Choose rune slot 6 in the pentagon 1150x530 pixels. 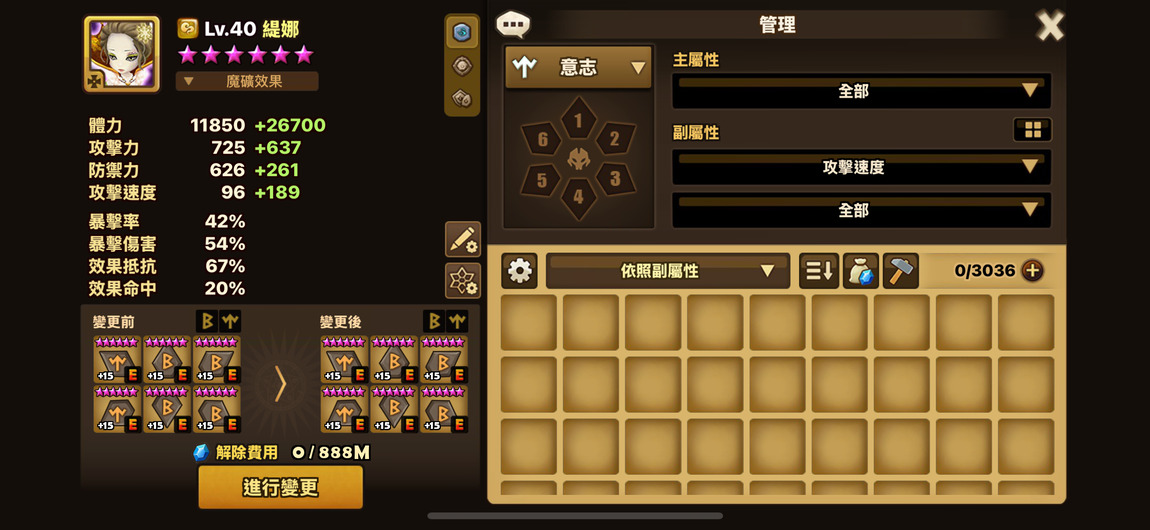542,139
